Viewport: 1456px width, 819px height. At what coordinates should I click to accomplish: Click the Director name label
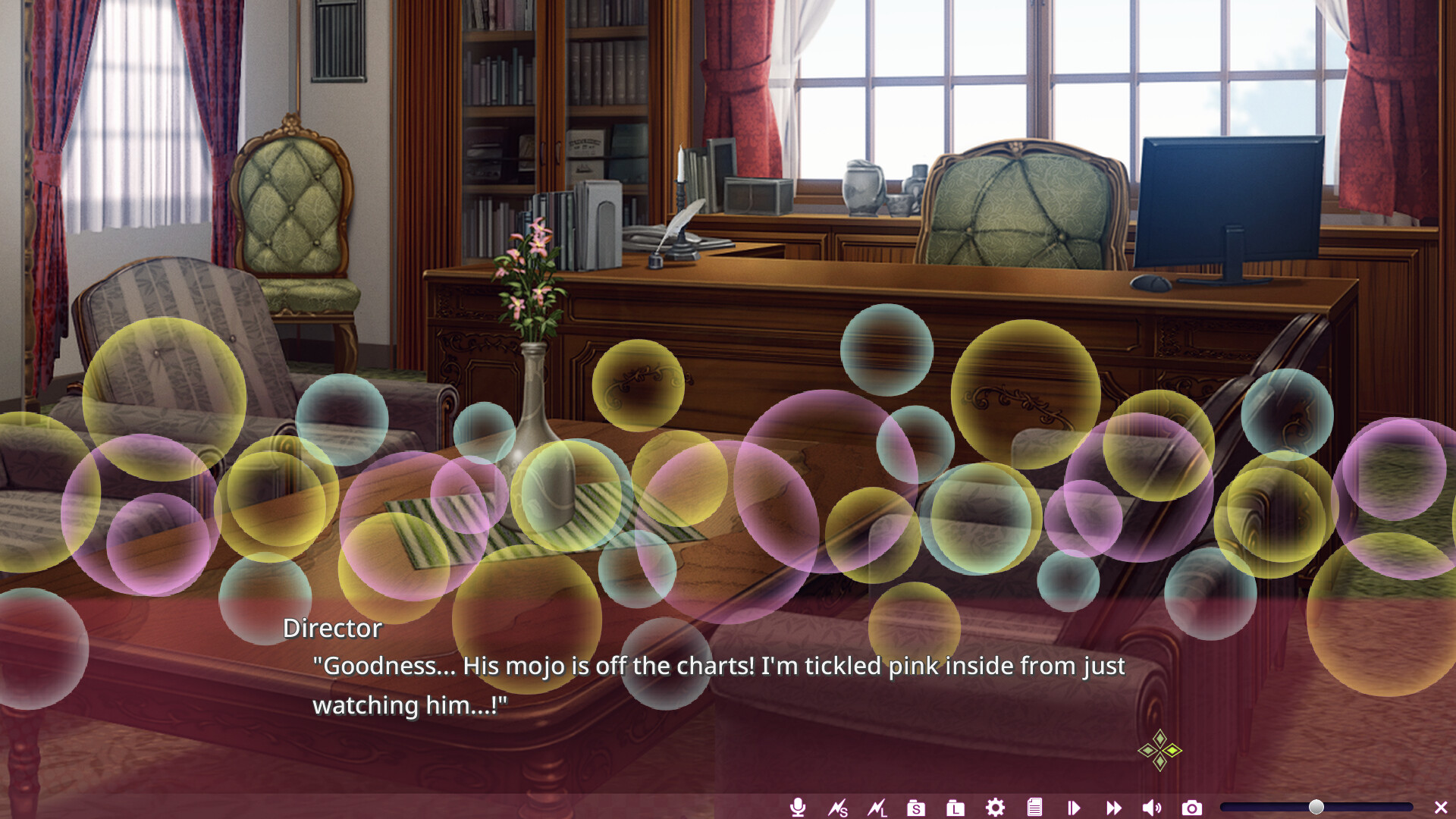tap(331, 628)
